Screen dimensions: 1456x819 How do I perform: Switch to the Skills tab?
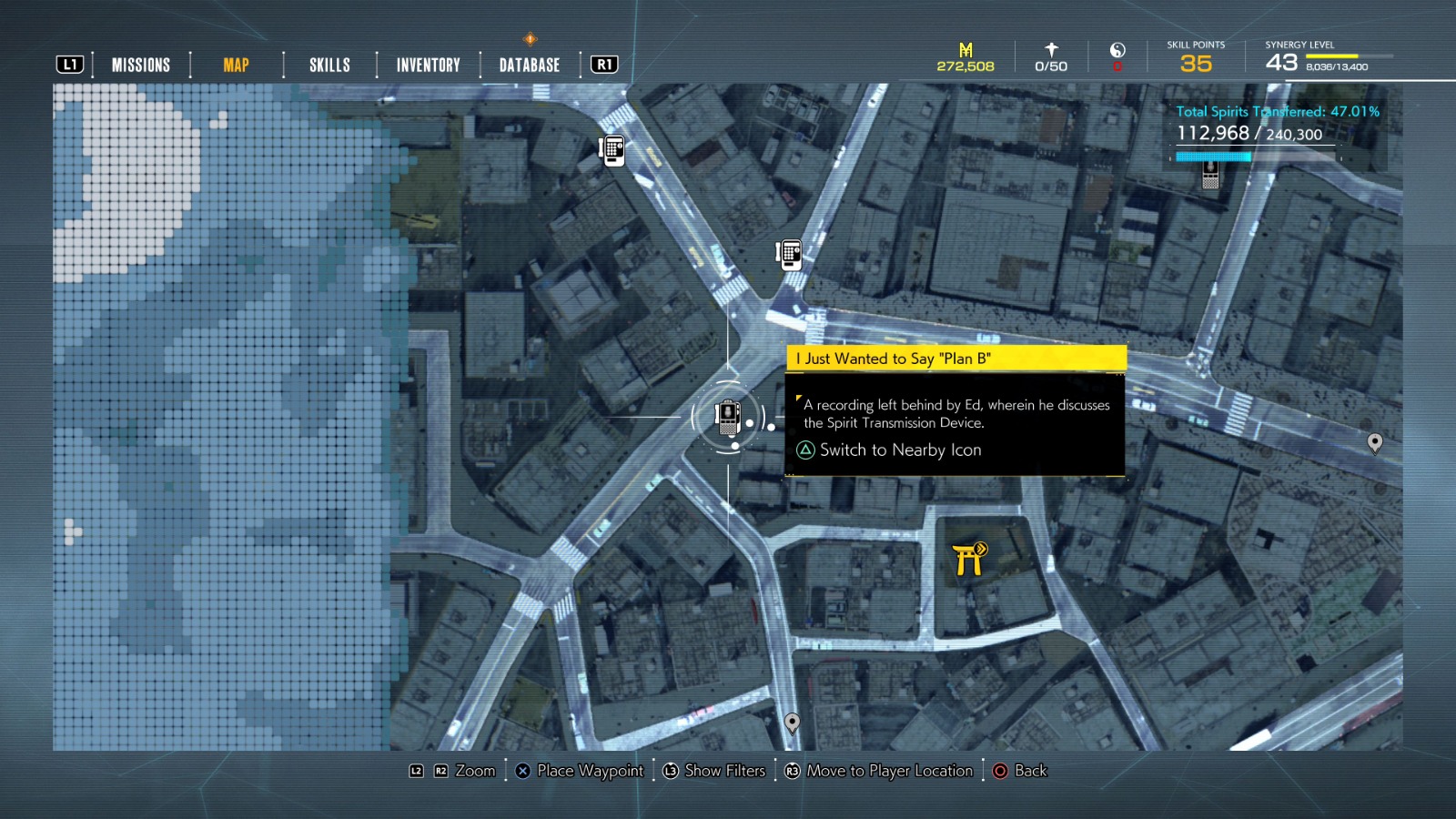pyautogui.click(x=328, y=65)
